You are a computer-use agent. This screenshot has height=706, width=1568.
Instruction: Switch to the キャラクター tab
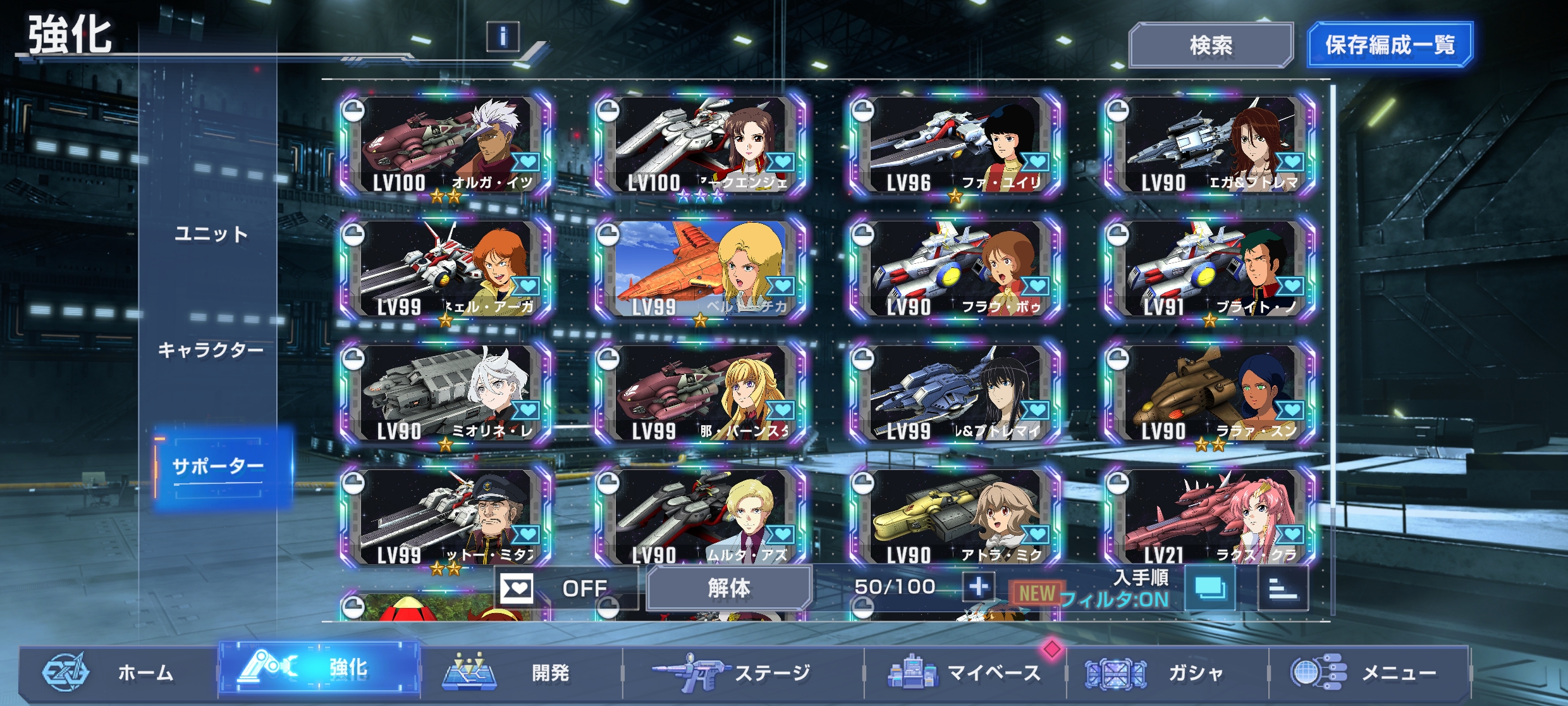[211, 350]
